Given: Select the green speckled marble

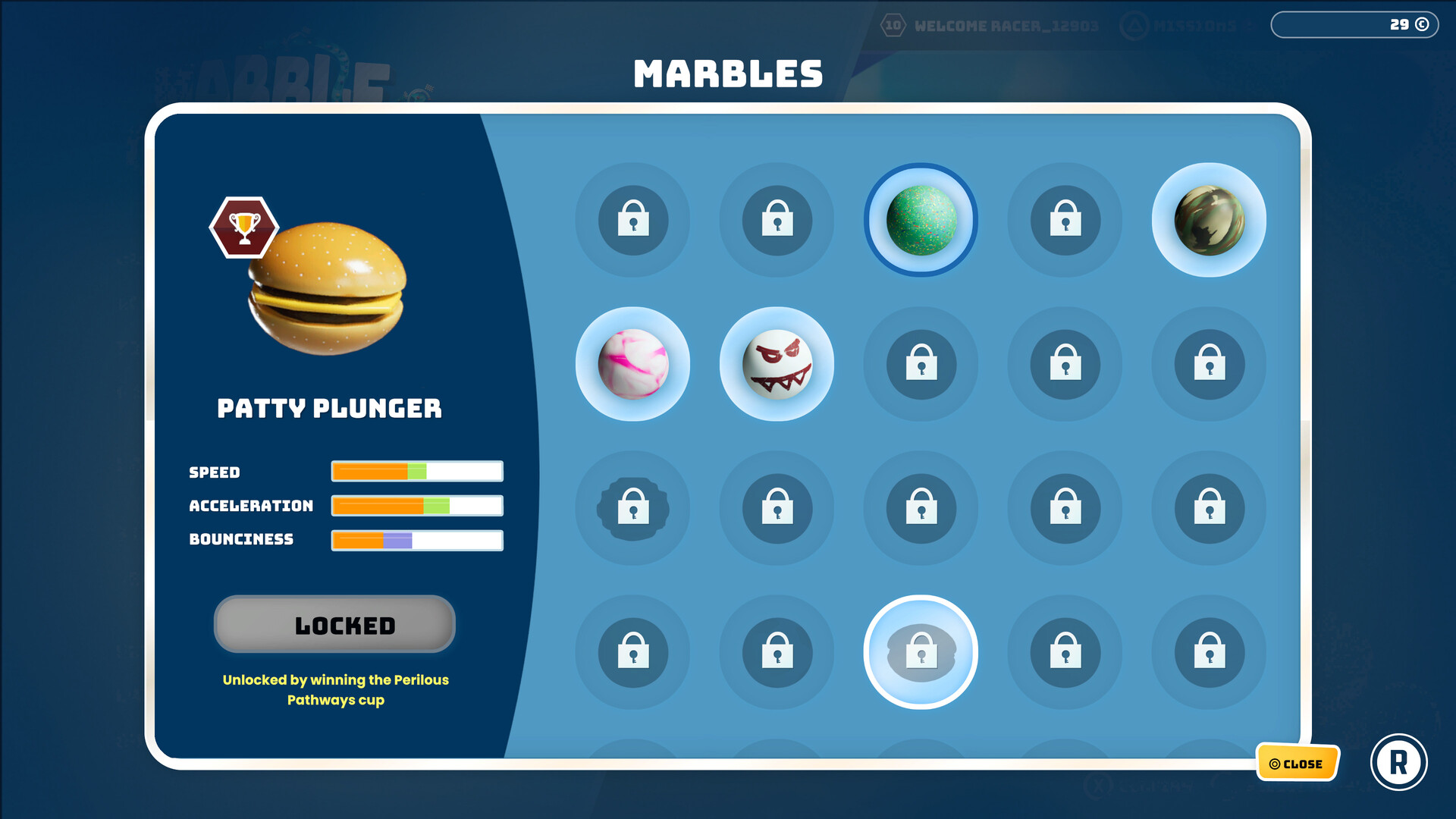Looking at the screenshot, I should (921, 218).
